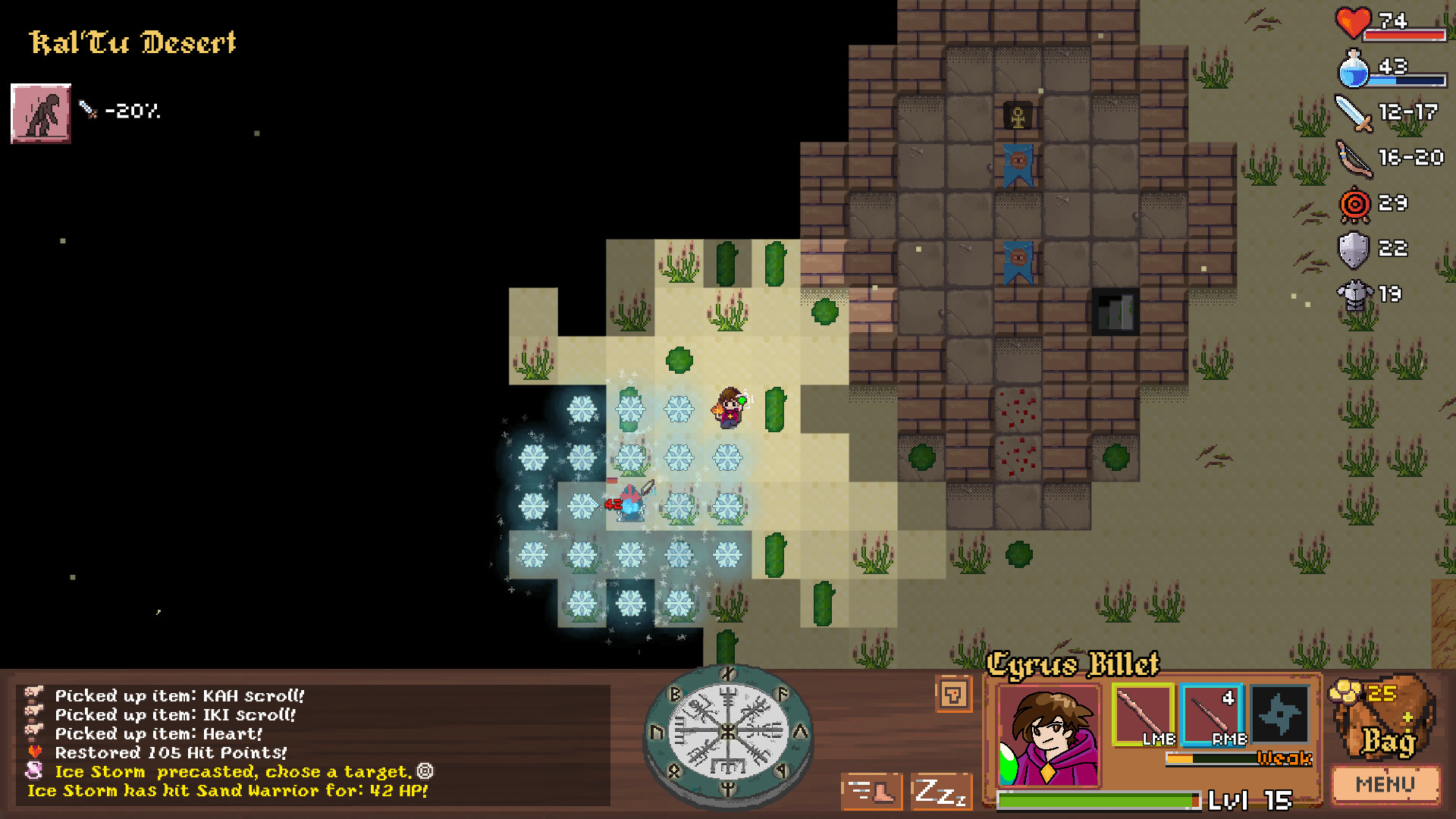
Task: Click the running boot speed icon
Action: [x=871, y=790]
